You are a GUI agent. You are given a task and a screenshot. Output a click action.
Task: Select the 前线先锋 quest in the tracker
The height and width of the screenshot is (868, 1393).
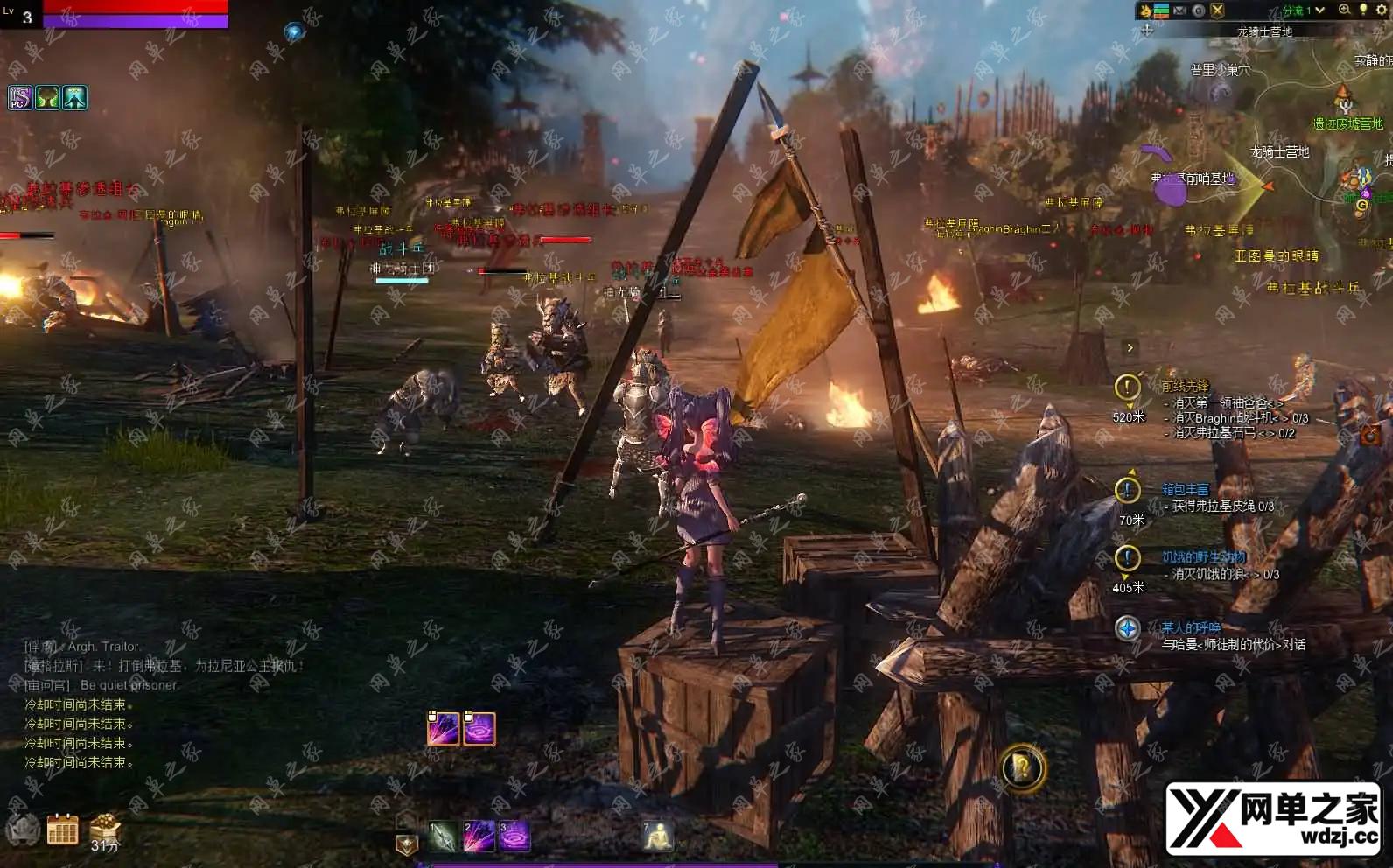pyautogui.click(x=1186, y=386)
